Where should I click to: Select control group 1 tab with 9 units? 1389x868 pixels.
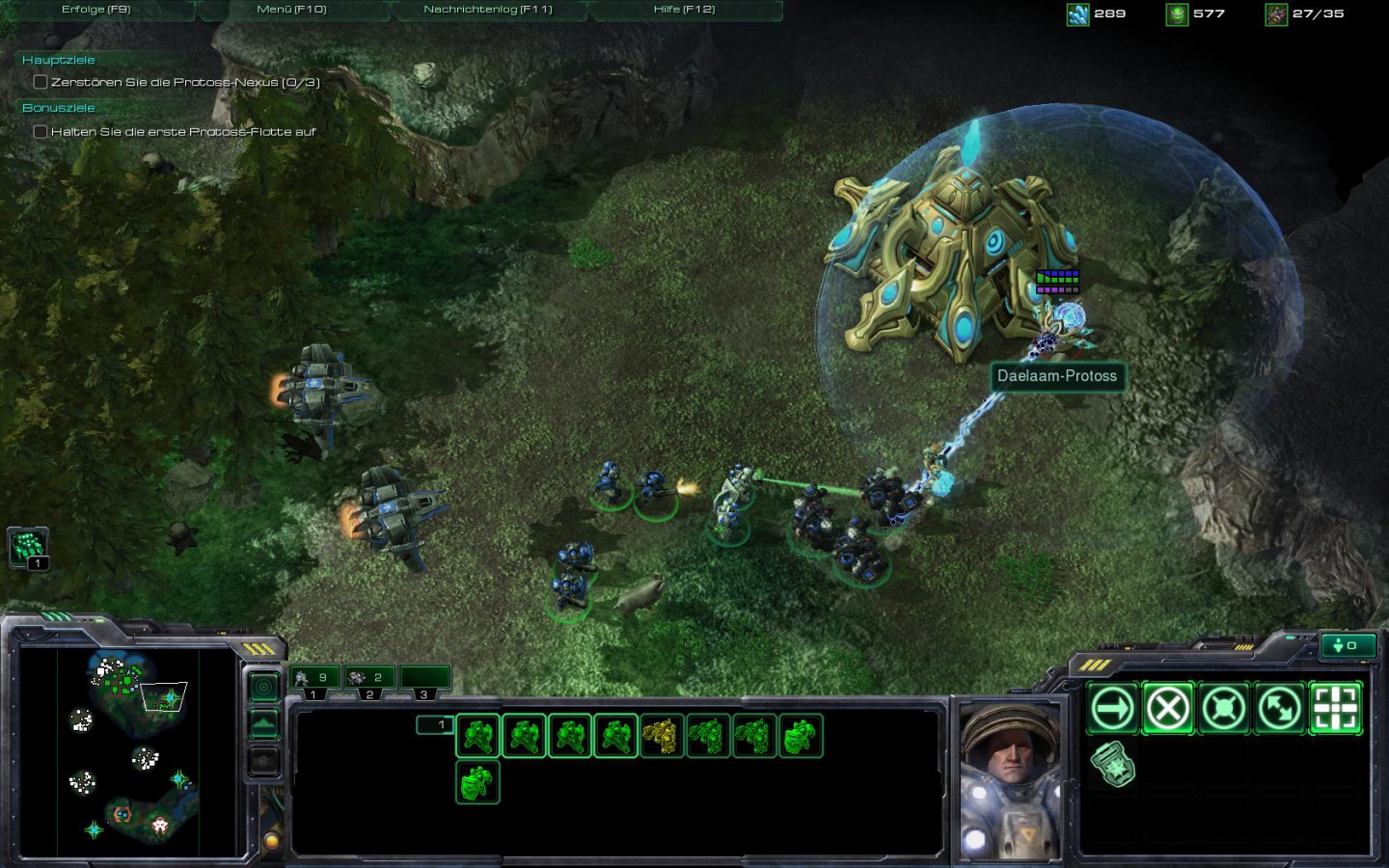[x=314, y=678]
